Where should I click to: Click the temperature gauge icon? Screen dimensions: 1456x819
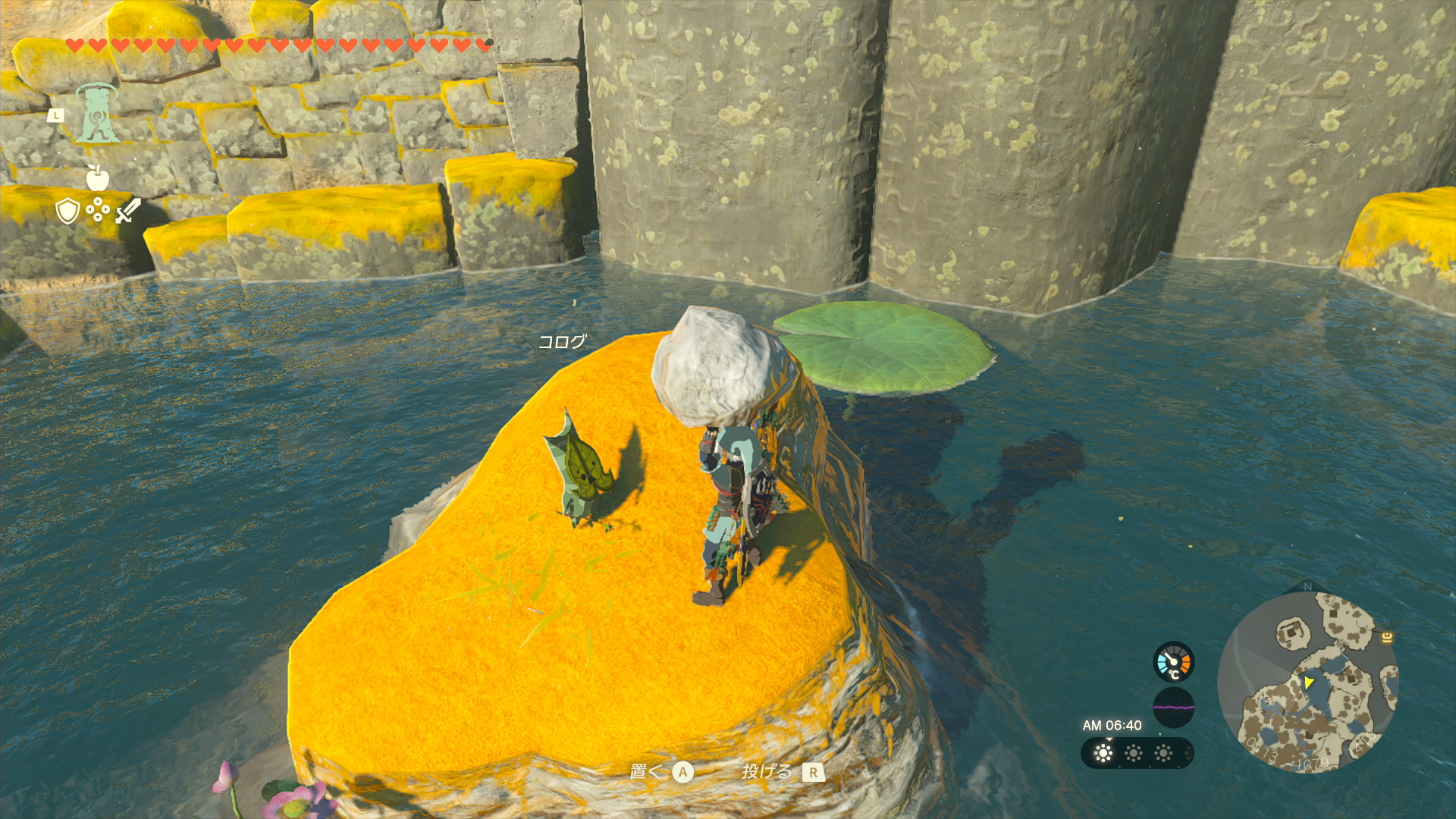click(1173, 662)
